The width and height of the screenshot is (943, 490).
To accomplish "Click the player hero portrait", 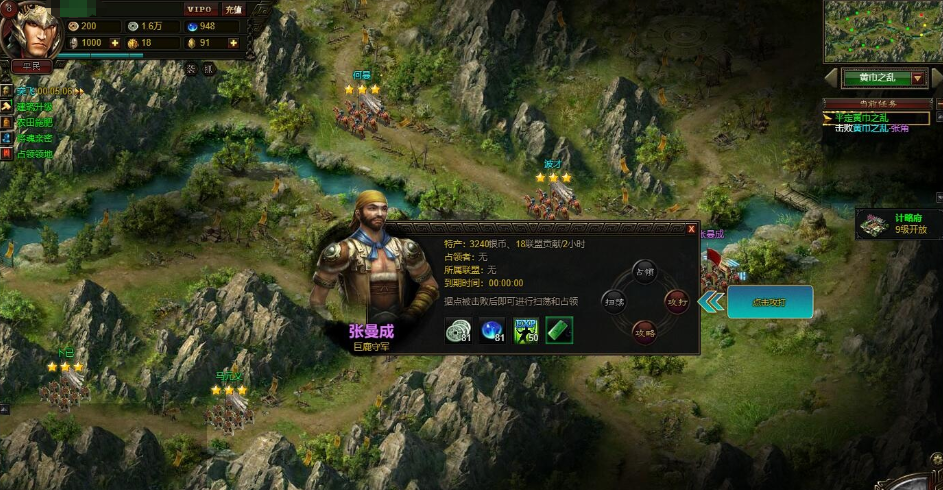I will click(x=30, y=30).
